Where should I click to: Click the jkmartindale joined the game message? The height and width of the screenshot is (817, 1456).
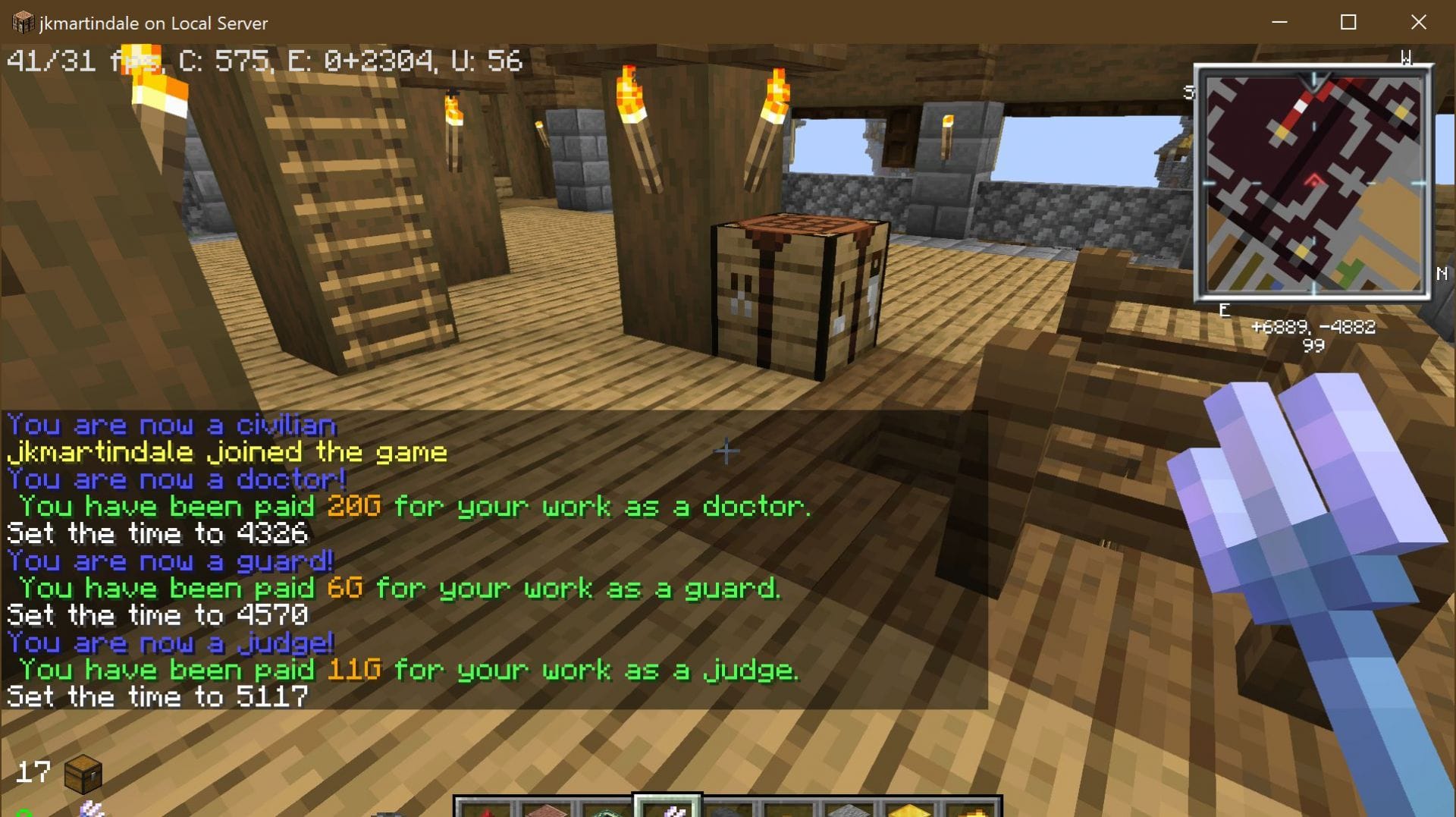(x=225, y=452)
